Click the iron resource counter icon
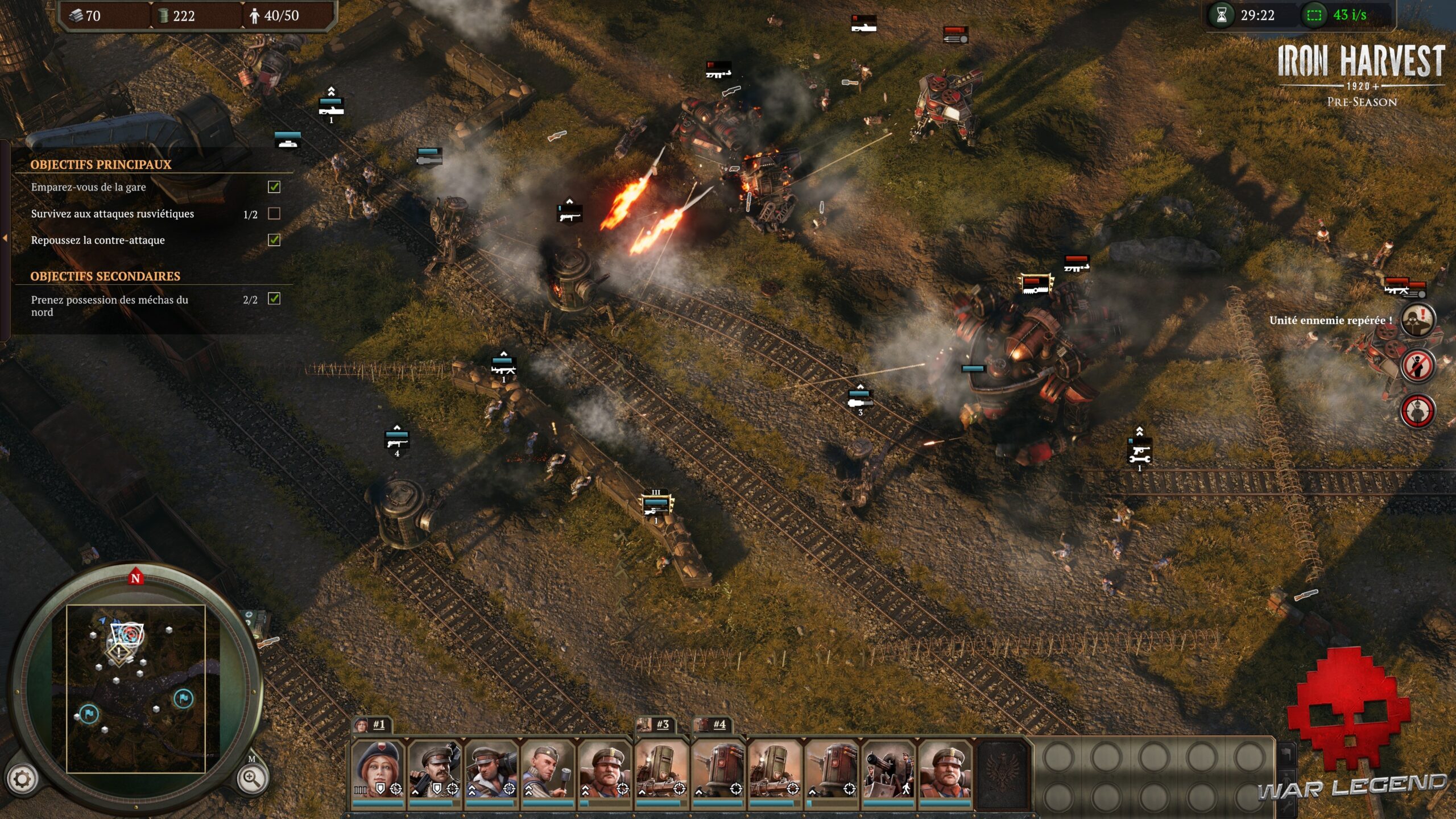Viewport: 1456px width, 819px height. click(77, 15)
